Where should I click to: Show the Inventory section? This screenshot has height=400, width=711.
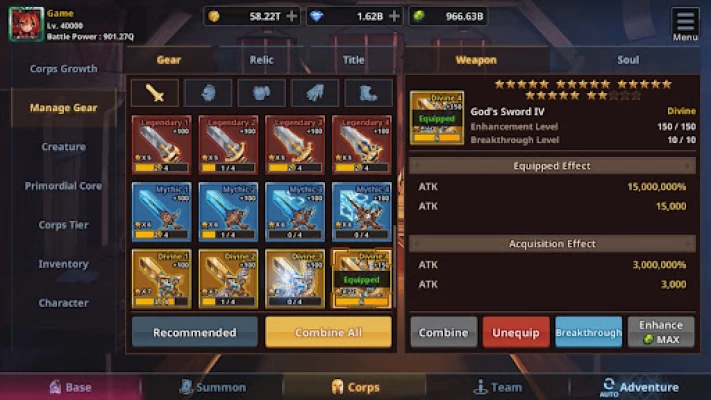(63, 264)
